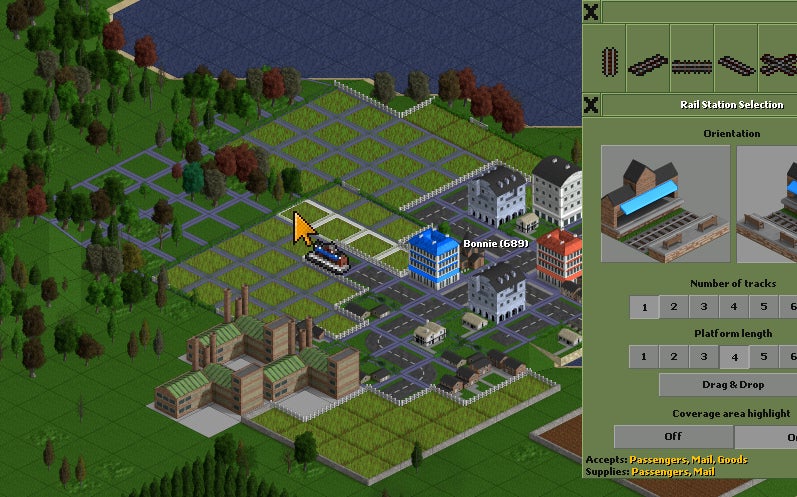Choose the horizontal straight rail track tool

click(691, 64)
